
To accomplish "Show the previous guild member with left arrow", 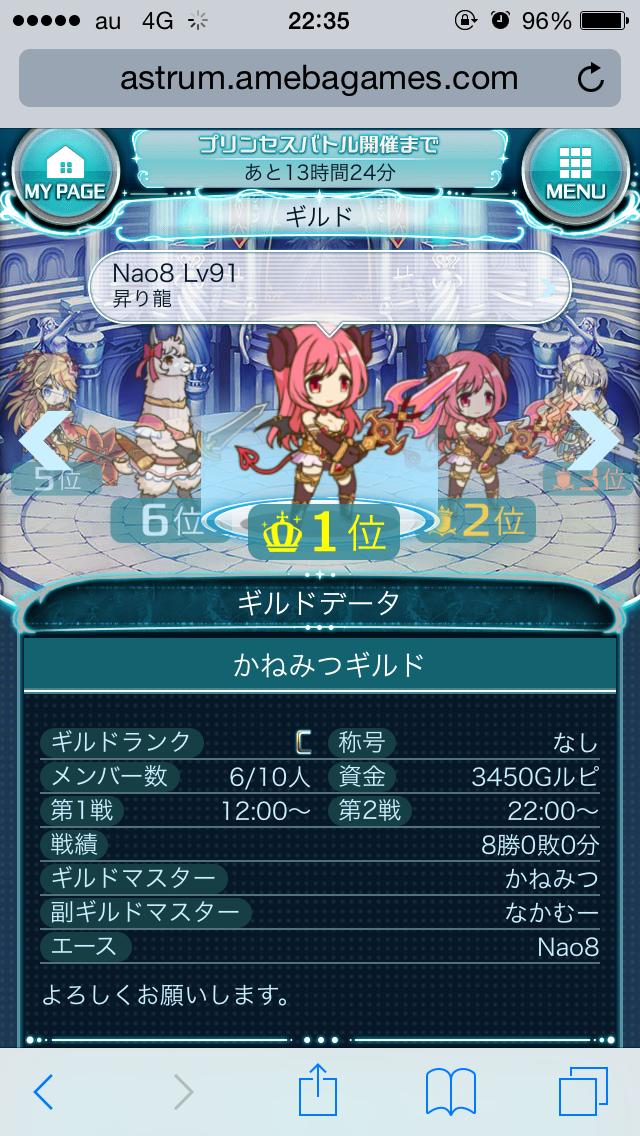I will tap(43, 438).
